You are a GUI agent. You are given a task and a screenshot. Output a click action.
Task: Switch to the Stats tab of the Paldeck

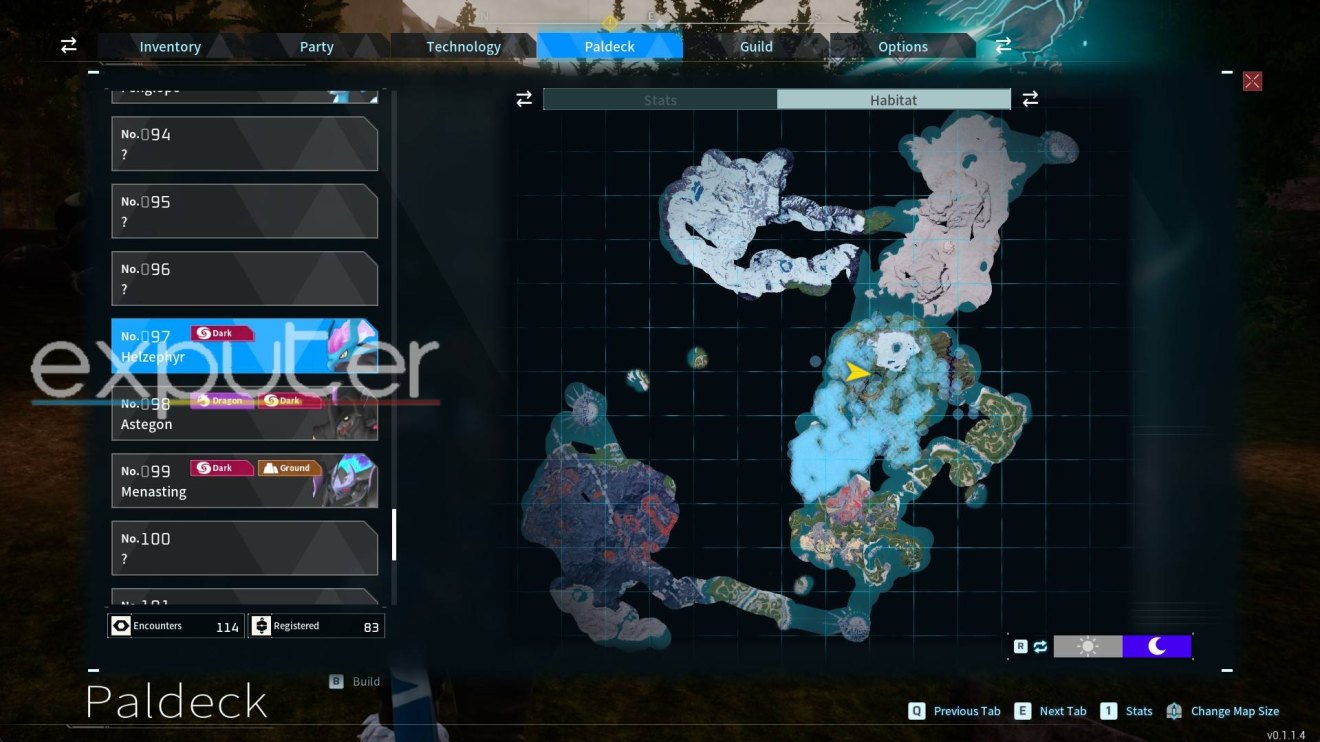(660, 99)
